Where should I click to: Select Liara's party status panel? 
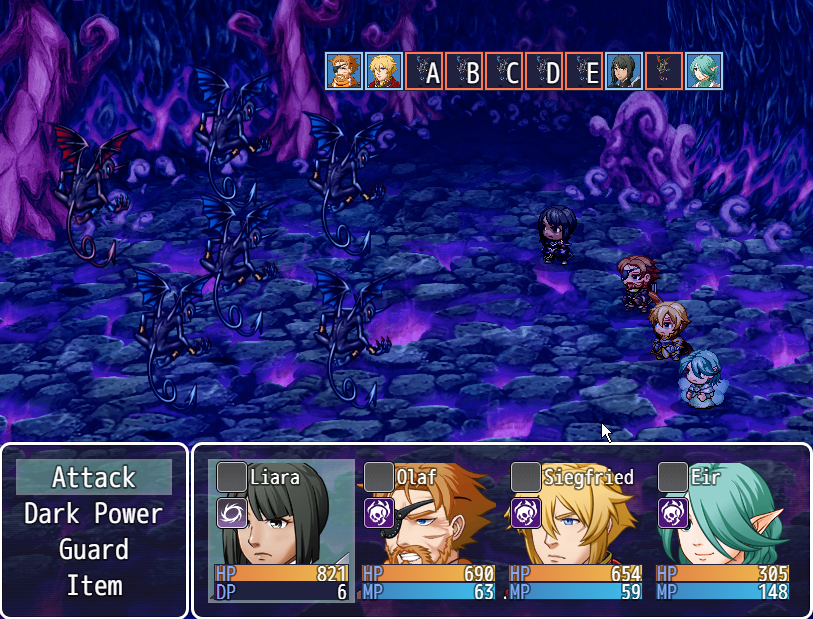click(282, 530)
